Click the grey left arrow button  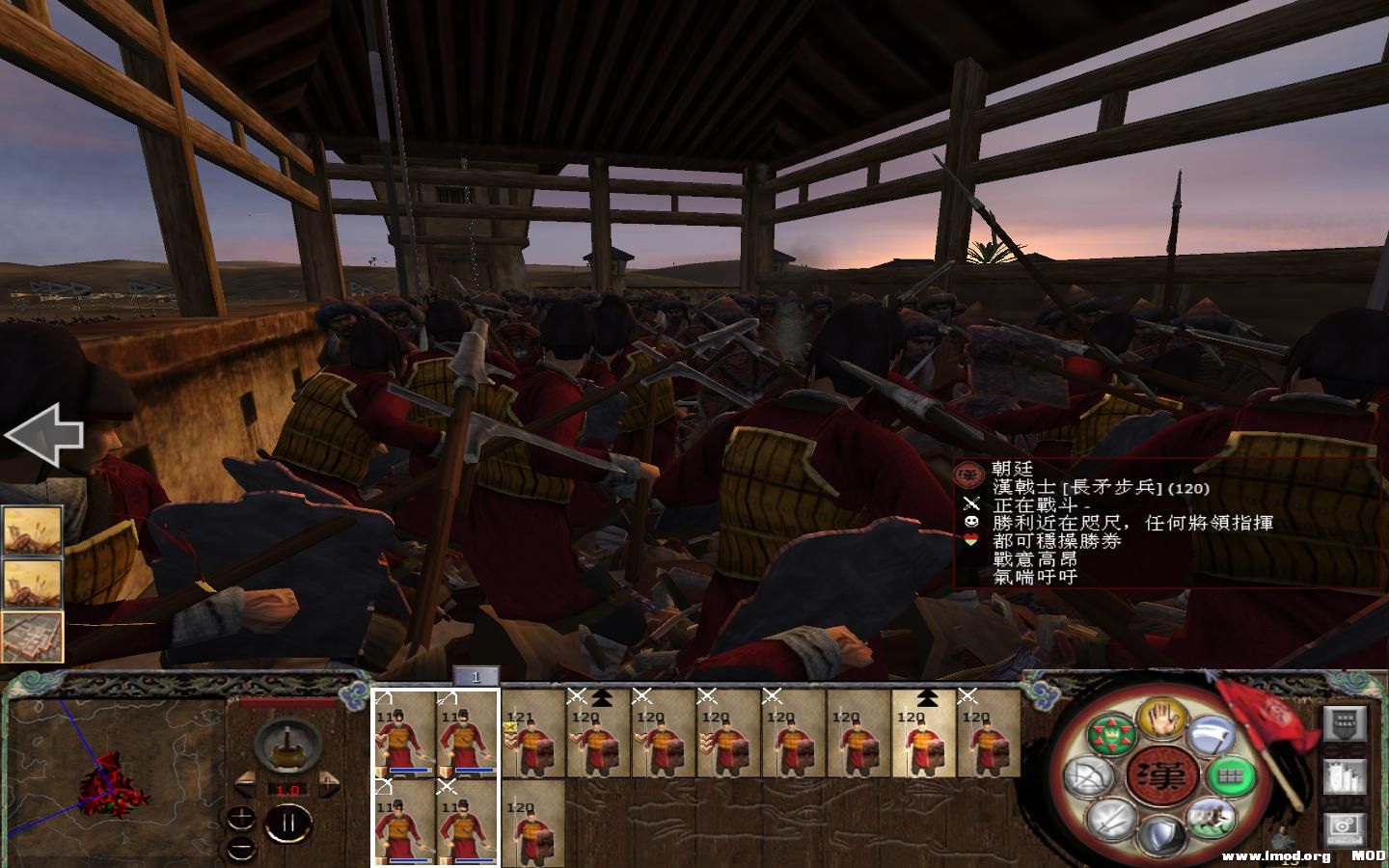click(x=44, y=436)
